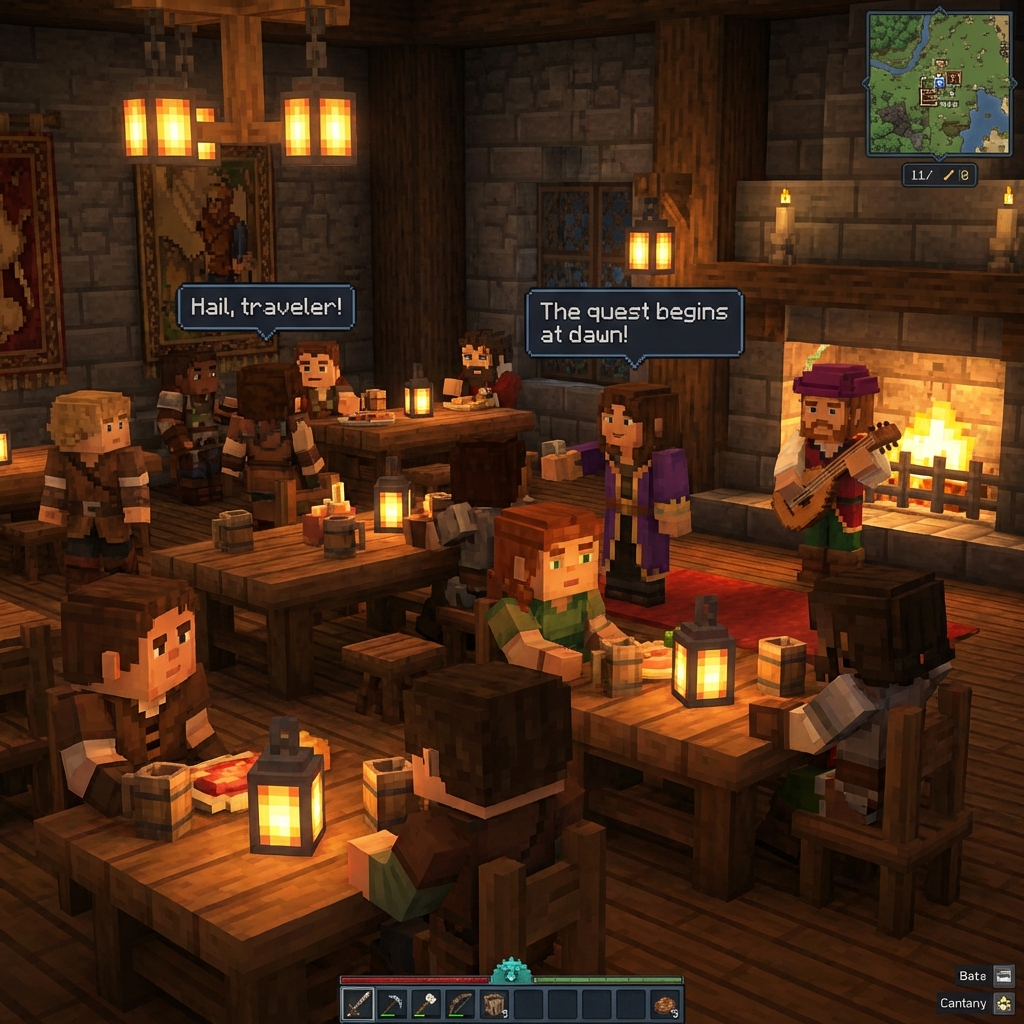Image resolution: width=1024 pixels, height=1024 pixels.
Task: Select the pickaxe hotbar slot
Action: 392,1003
